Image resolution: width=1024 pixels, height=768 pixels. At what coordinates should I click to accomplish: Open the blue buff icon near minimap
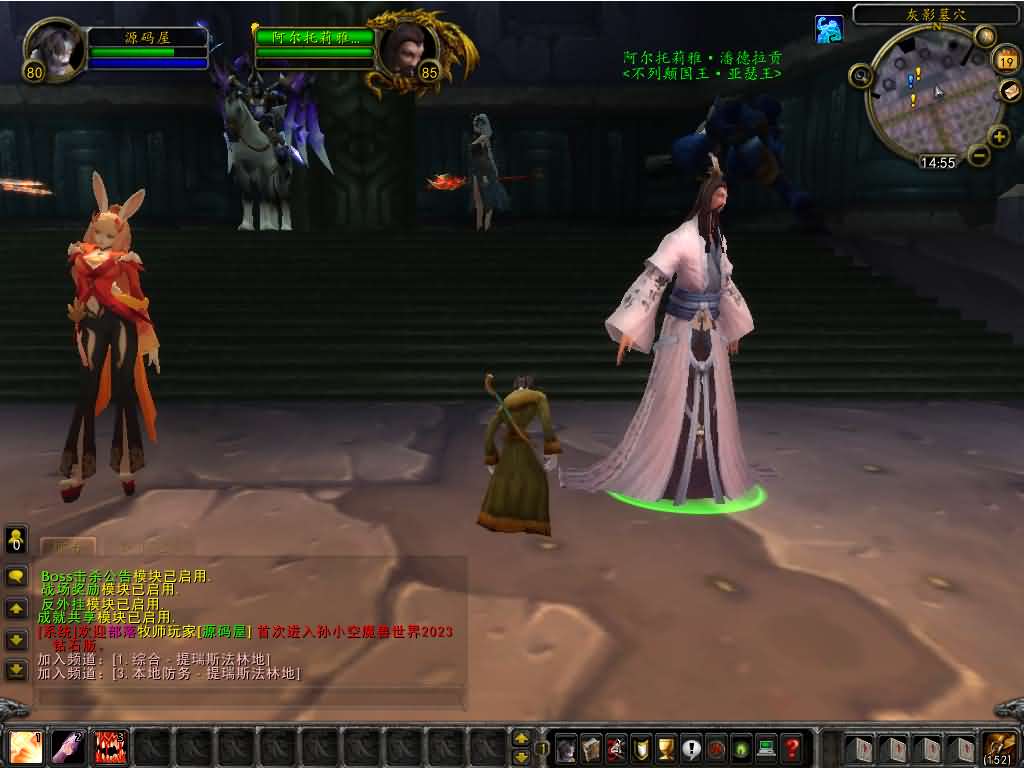click(828, 29)
